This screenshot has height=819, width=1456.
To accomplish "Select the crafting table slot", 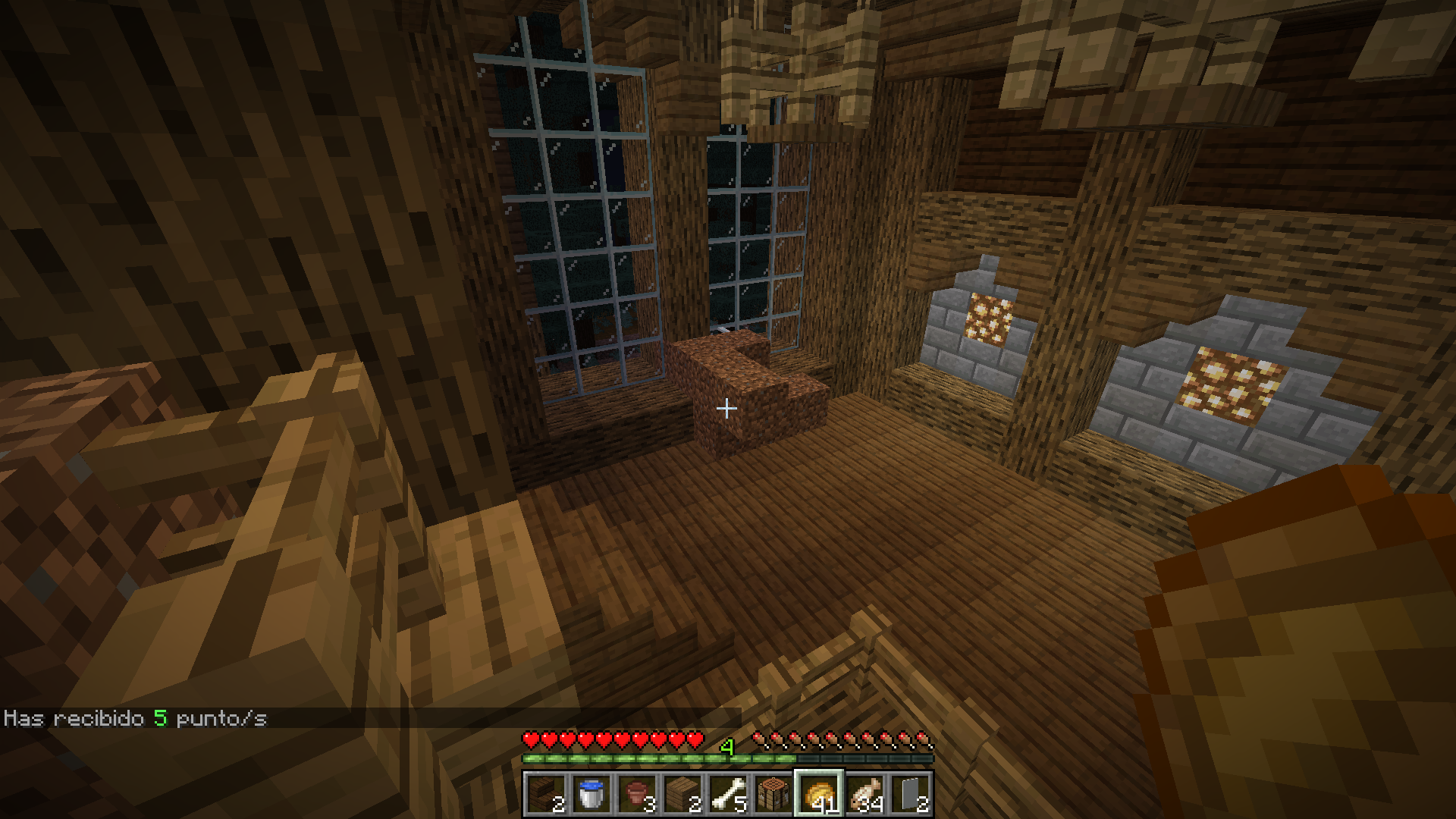I will (x=773, y=794).
